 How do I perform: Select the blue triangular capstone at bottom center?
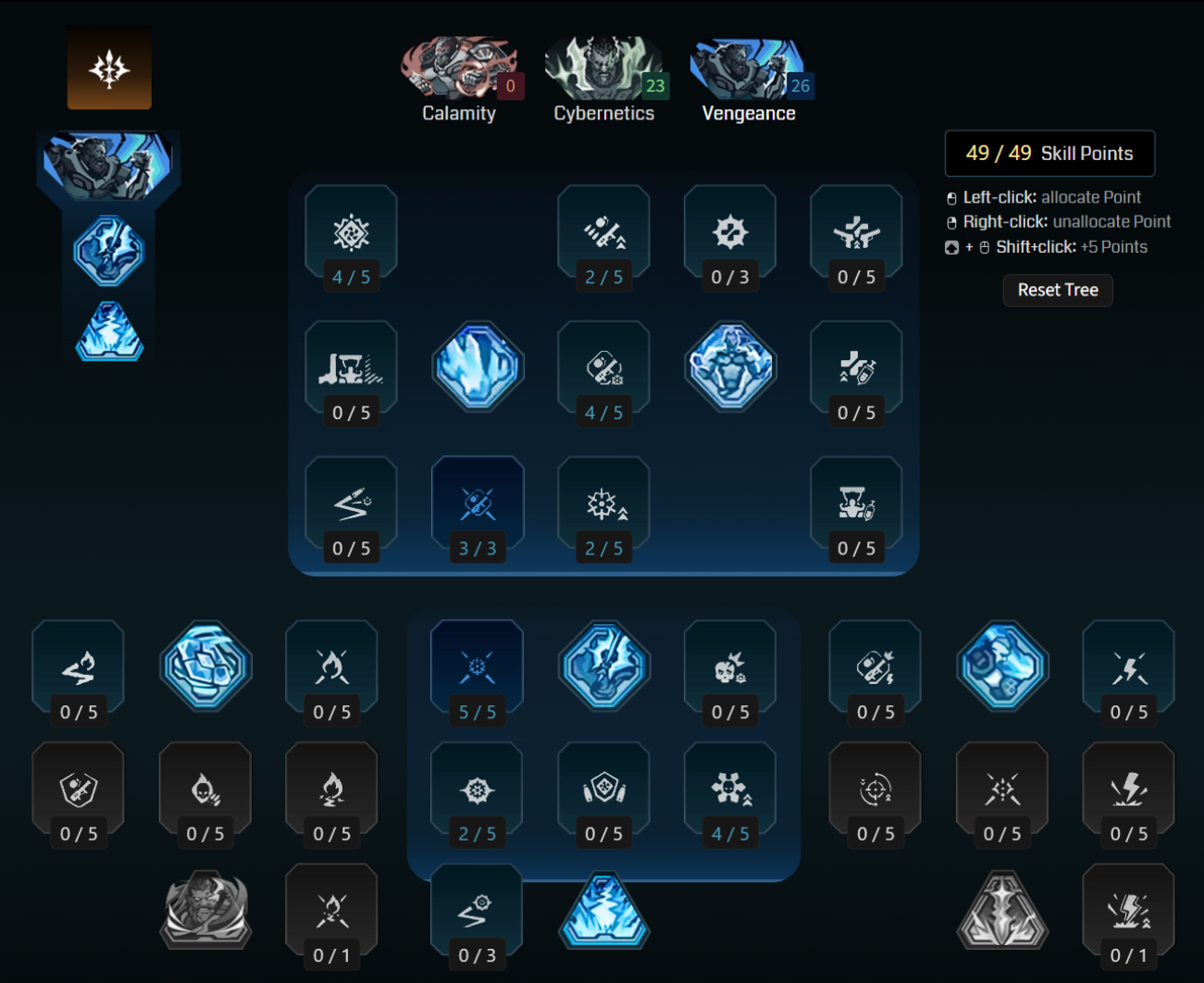(603, 912)
